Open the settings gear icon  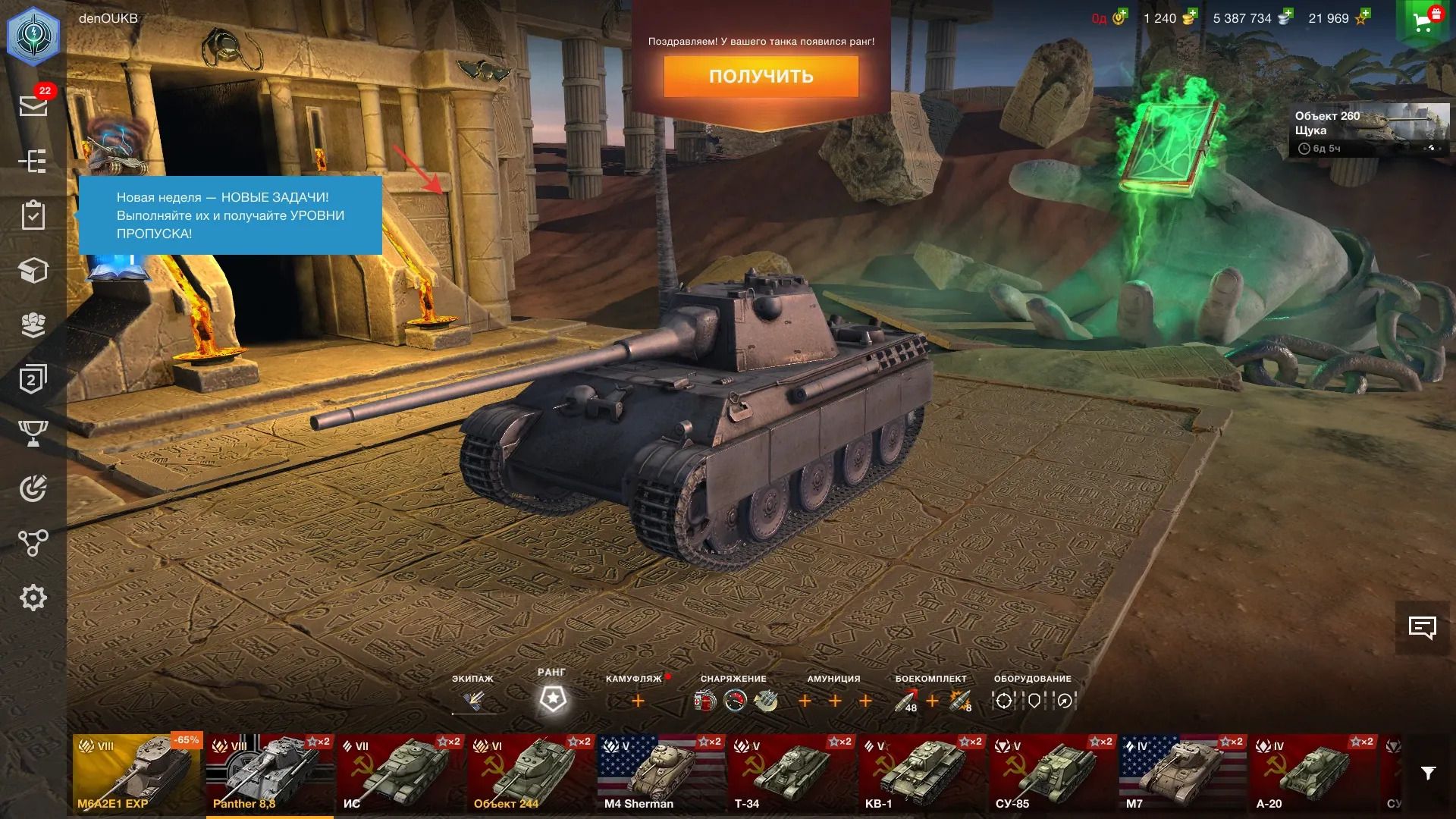tap(33, 598)
